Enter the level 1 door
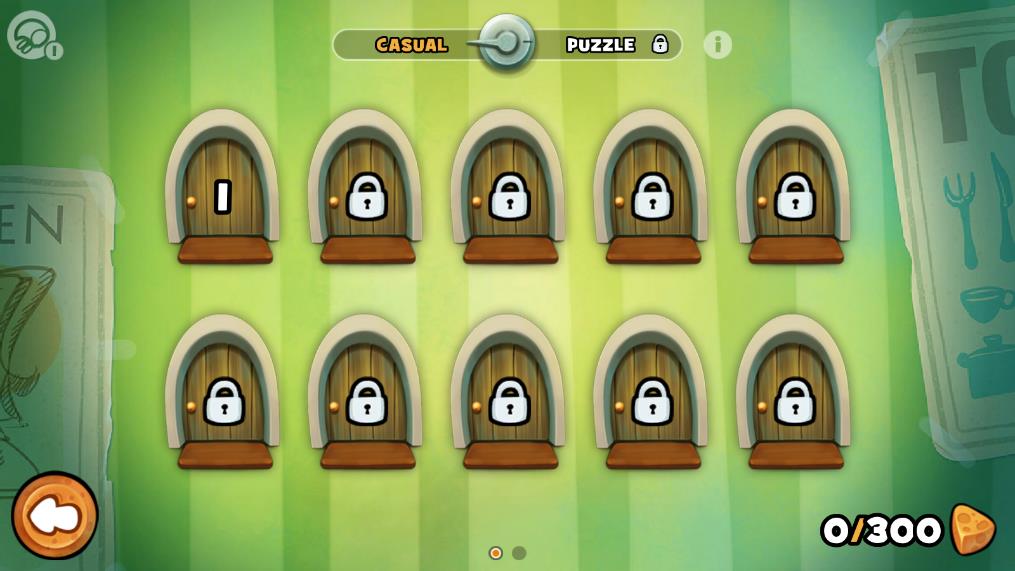Screen dimensions: 1015x571 pyautogui.click(x=223, y=195)
